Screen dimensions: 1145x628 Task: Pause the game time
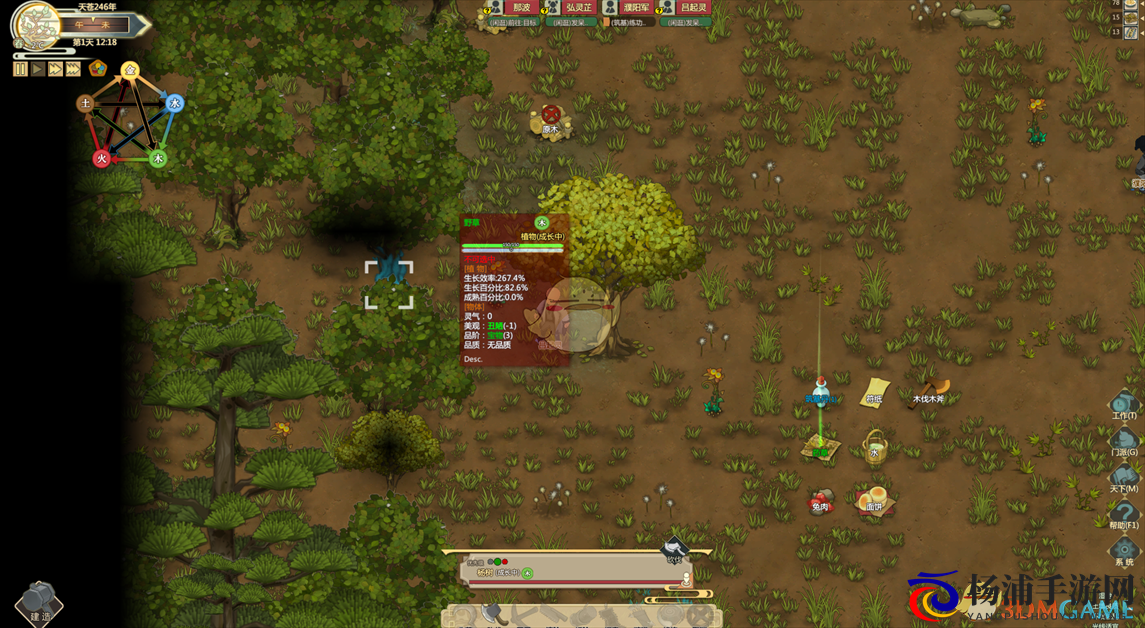pos(20,69)
